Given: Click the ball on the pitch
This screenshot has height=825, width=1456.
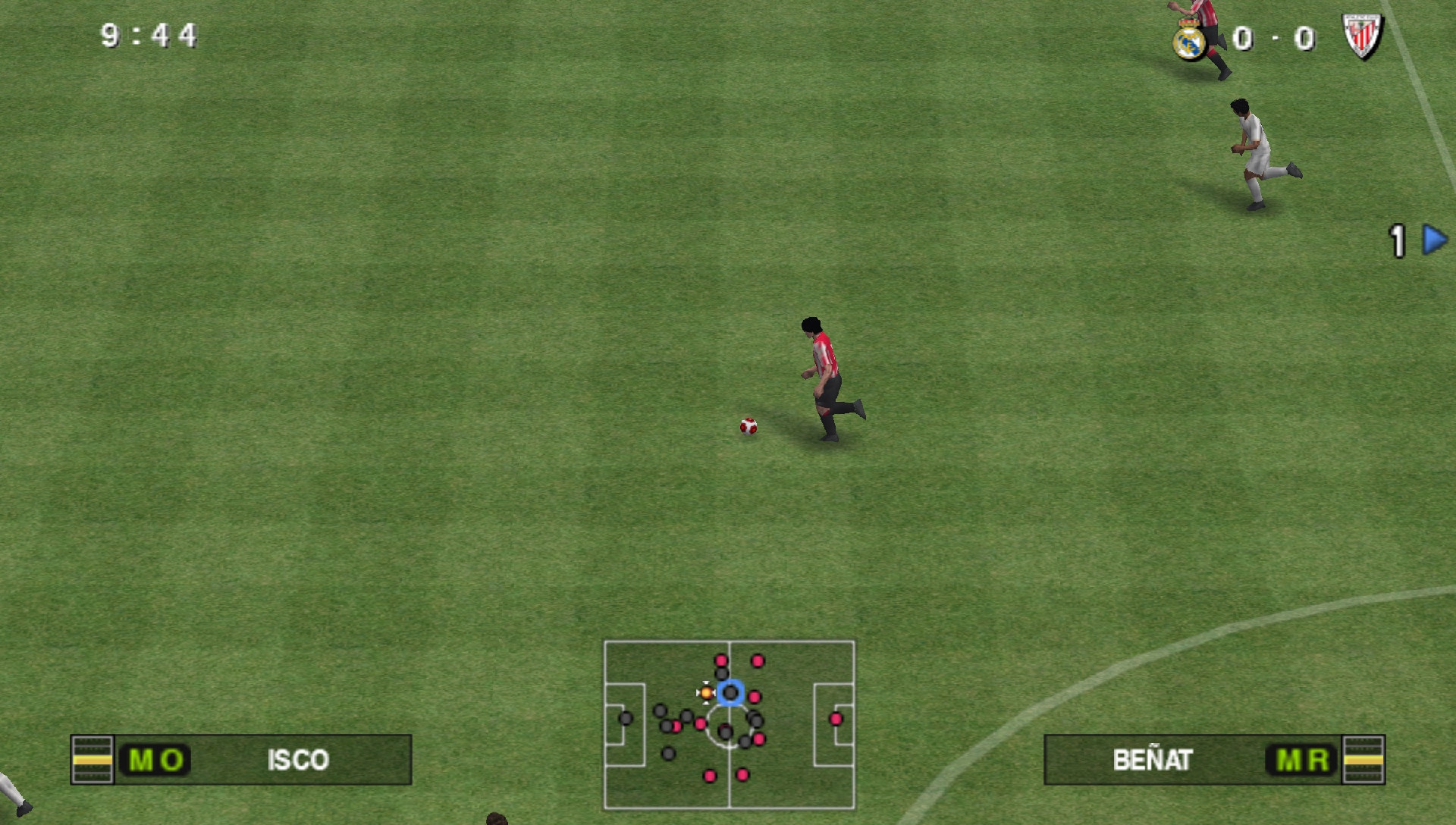Looking at the screenshot, I should (748, 428).
